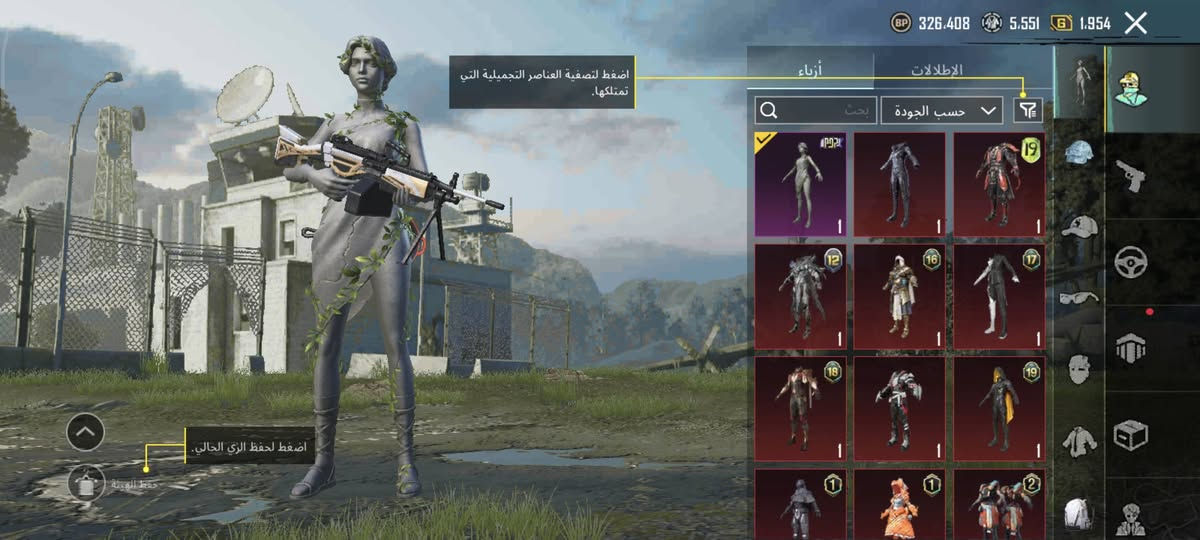Open the helmet category
The image size is (1200, 540).
click(1079, 153)
